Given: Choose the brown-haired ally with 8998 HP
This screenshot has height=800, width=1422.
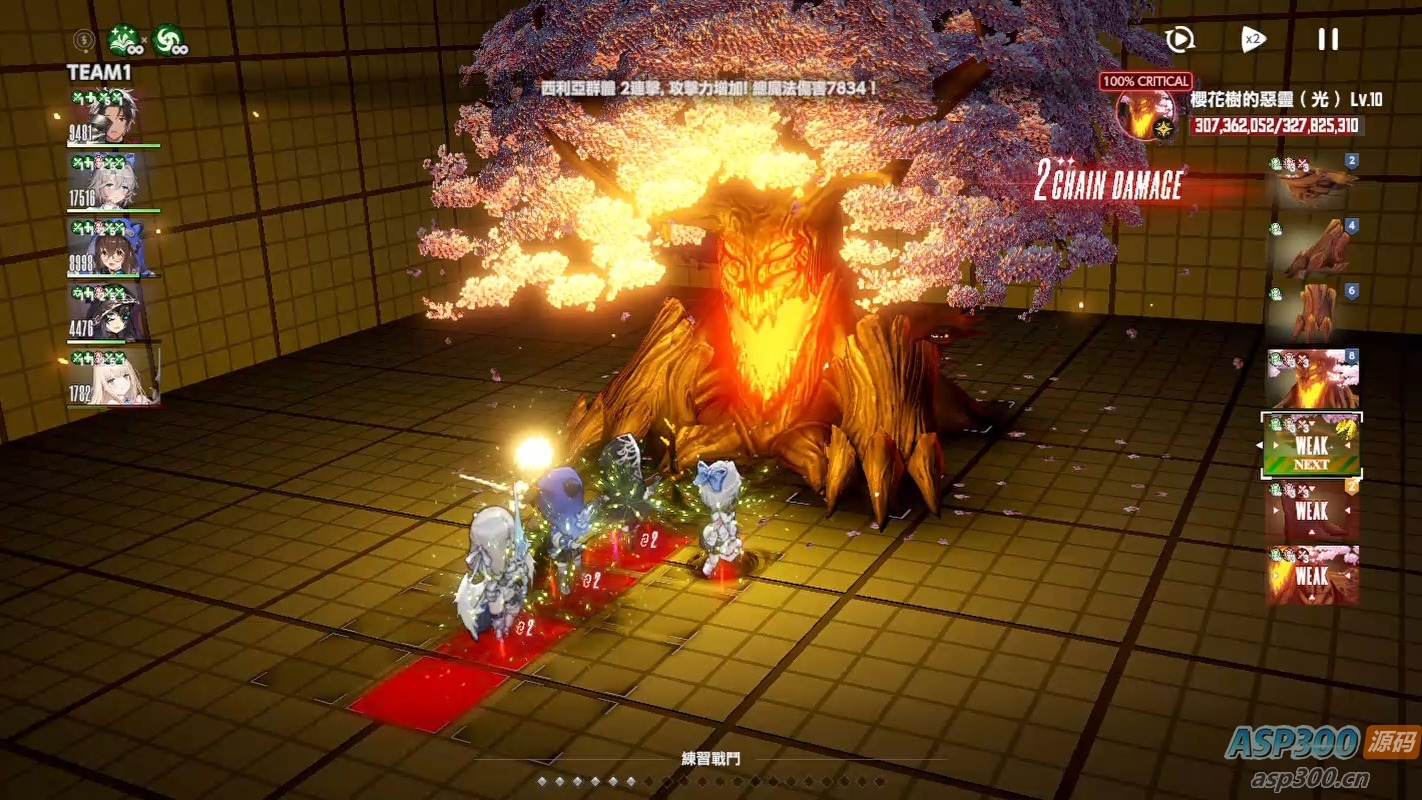Looking at the screenshot, I should tap(112, 247).
